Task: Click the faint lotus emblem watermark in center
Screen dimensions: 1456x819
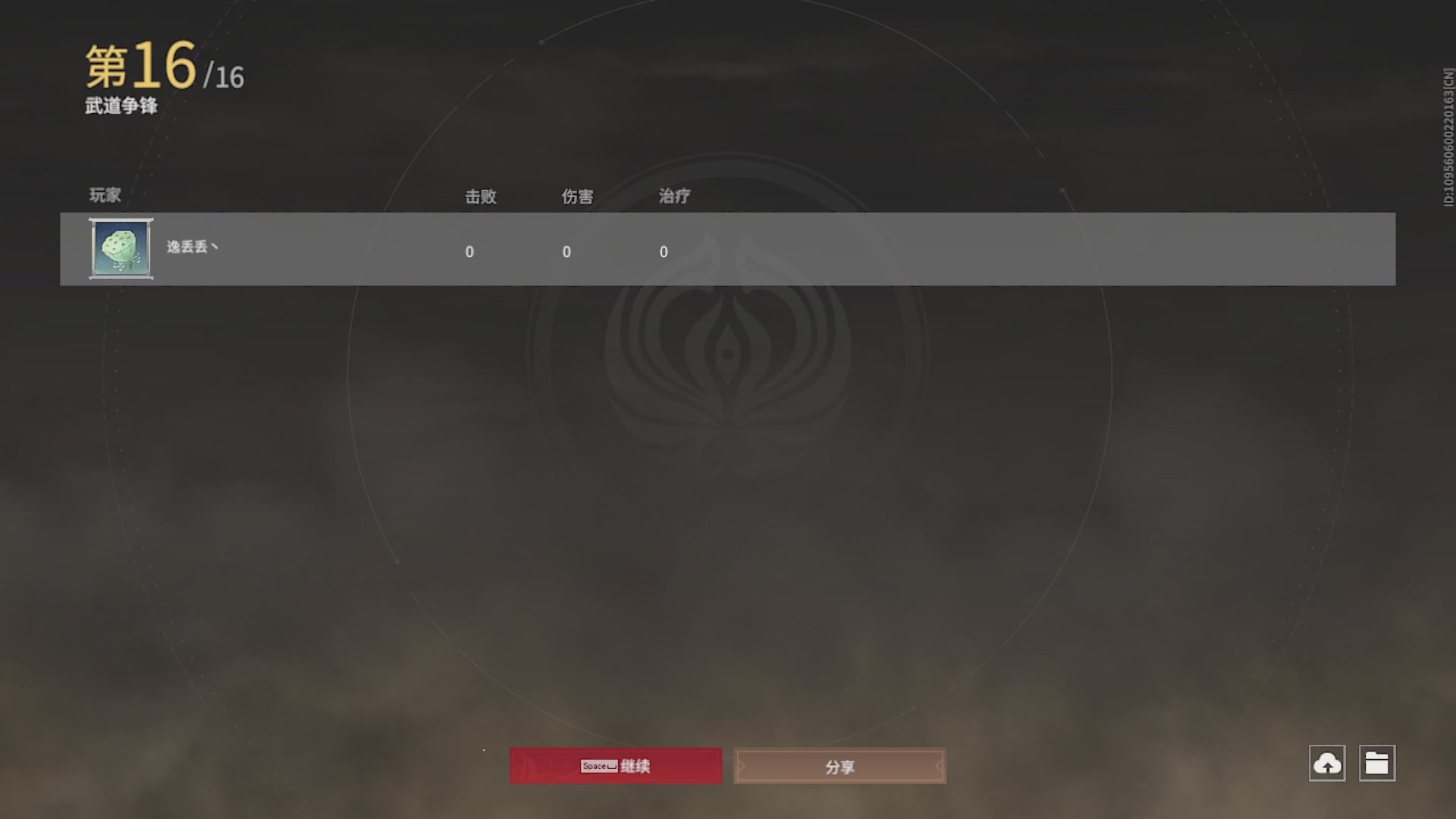Action: 728,356
